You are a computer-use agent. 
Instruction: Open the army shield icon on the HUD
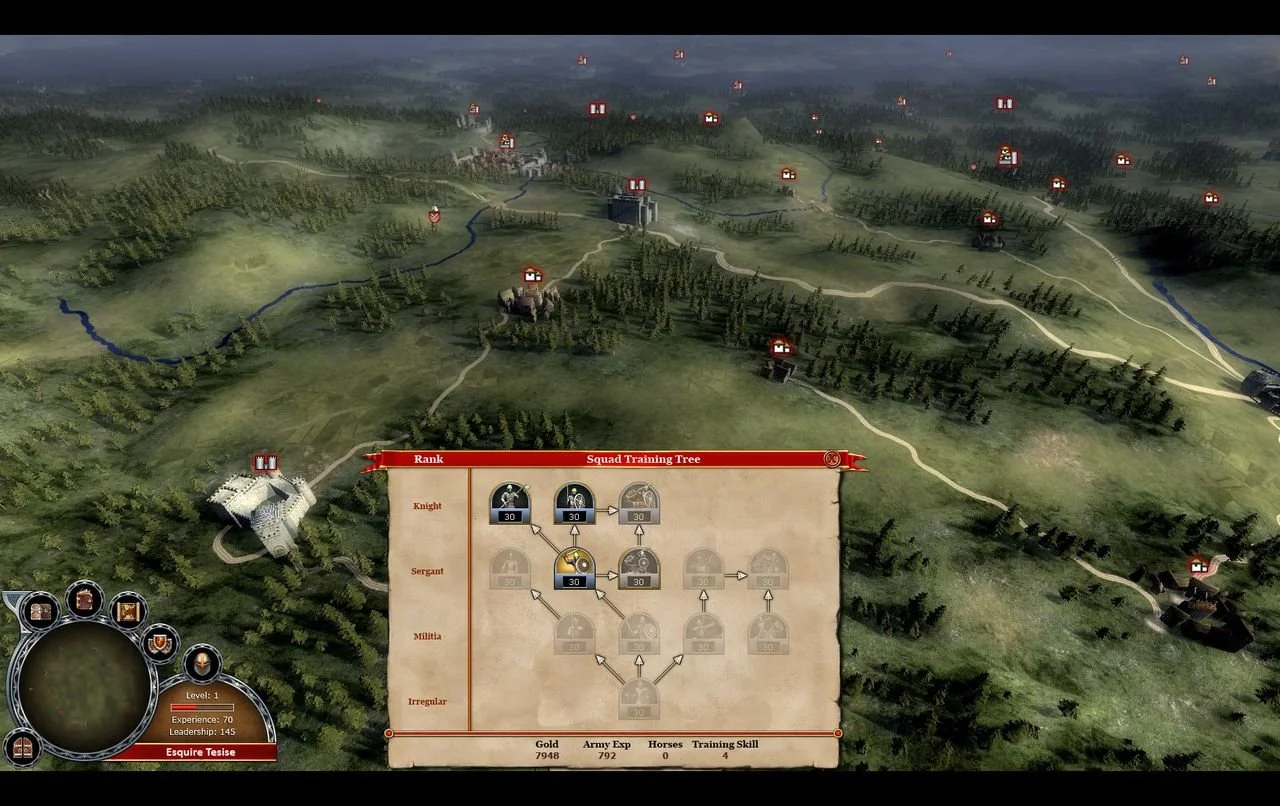[158, 643]
